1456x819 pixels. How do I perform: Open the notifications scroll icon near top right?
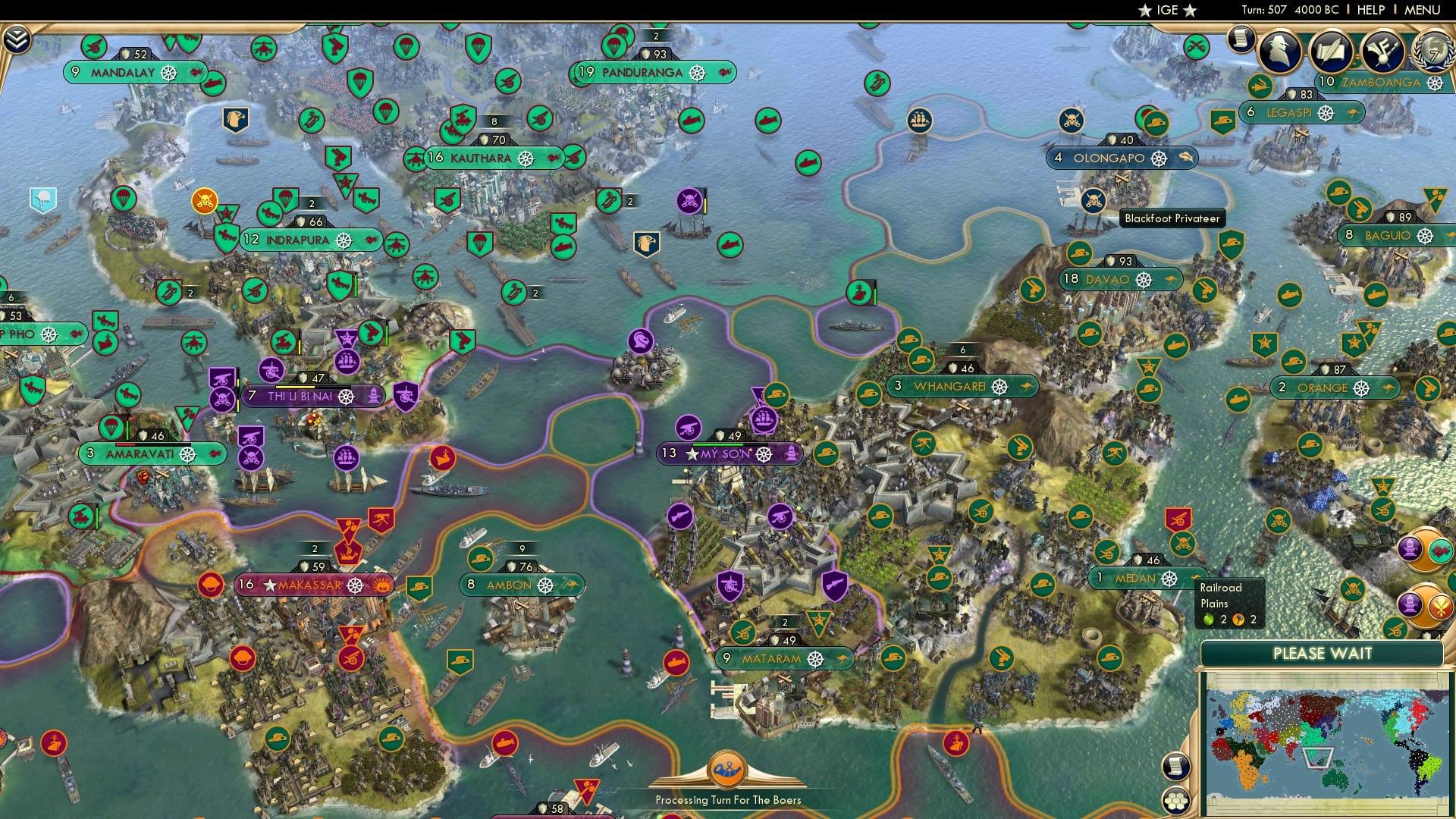tap(1241, 39)
